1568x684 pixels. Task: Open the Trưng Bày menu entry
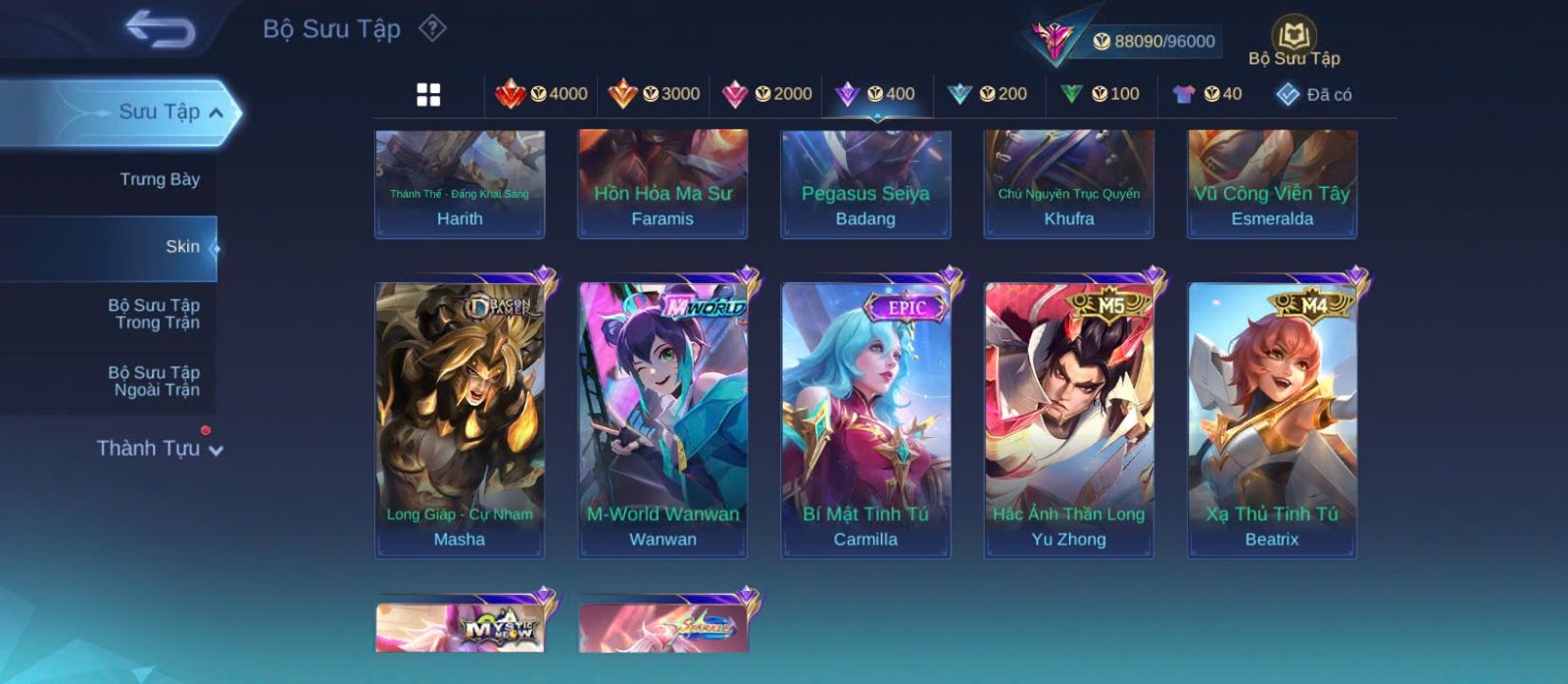point(159,179)
